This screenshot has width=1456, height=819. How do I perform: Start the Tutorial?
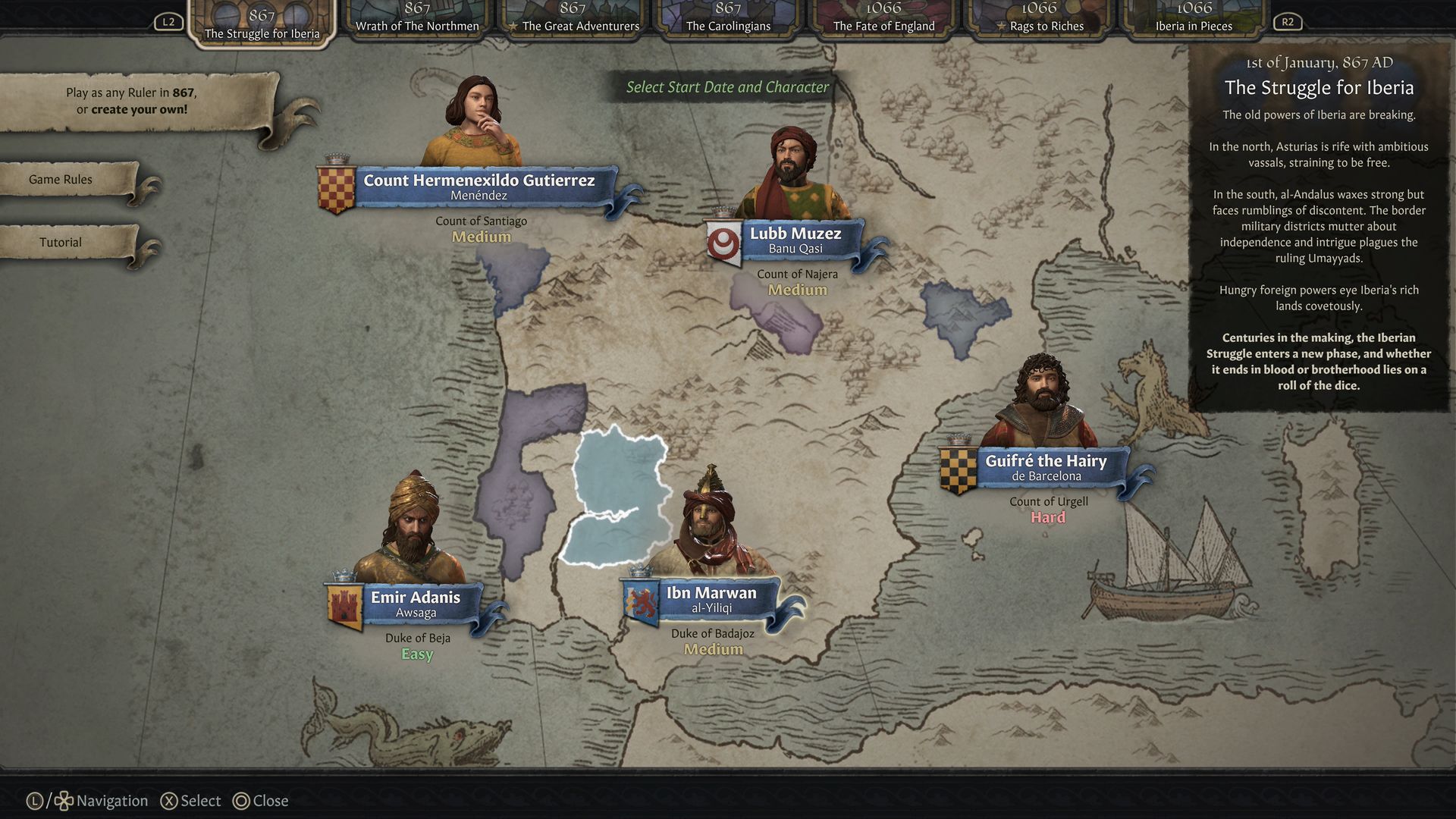click(61, 243)
